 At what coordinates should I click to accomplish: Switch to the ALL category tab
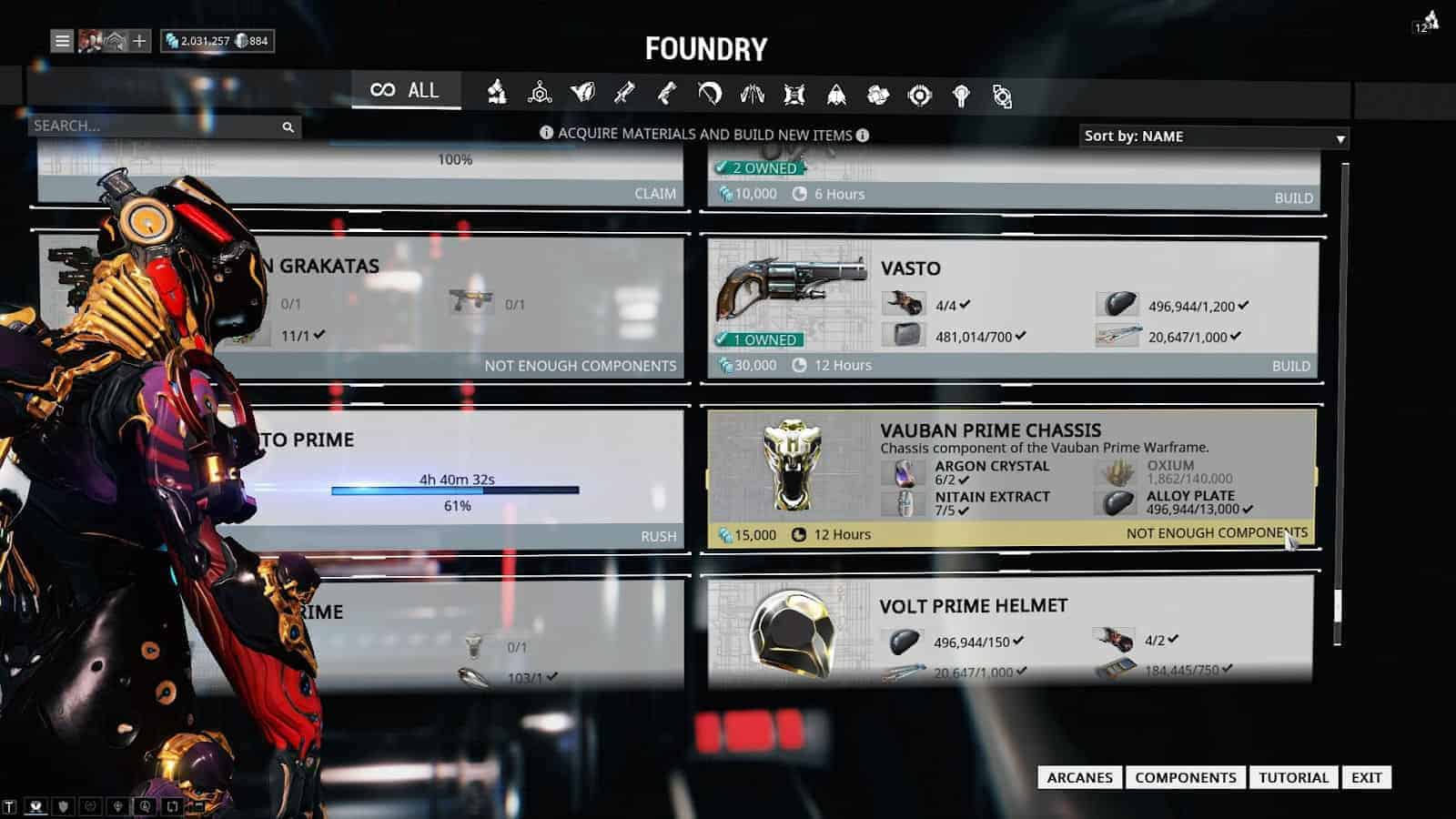pyautogui.click(x=406, y=90)
